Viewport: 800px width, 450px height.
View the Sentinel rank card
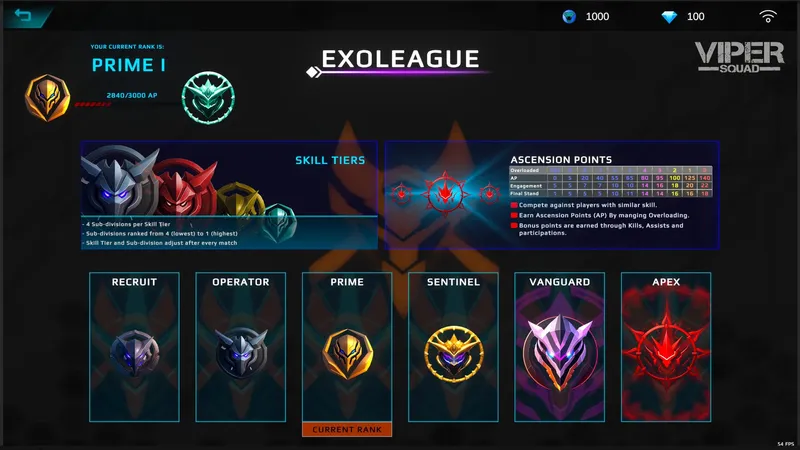pos(454,346)
